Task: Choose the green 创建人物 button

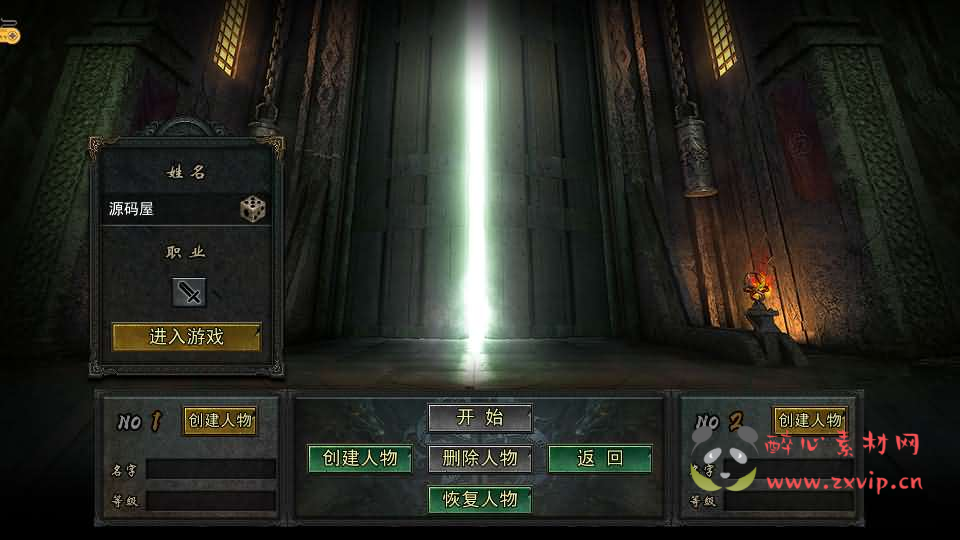Action: click(360, 459)
